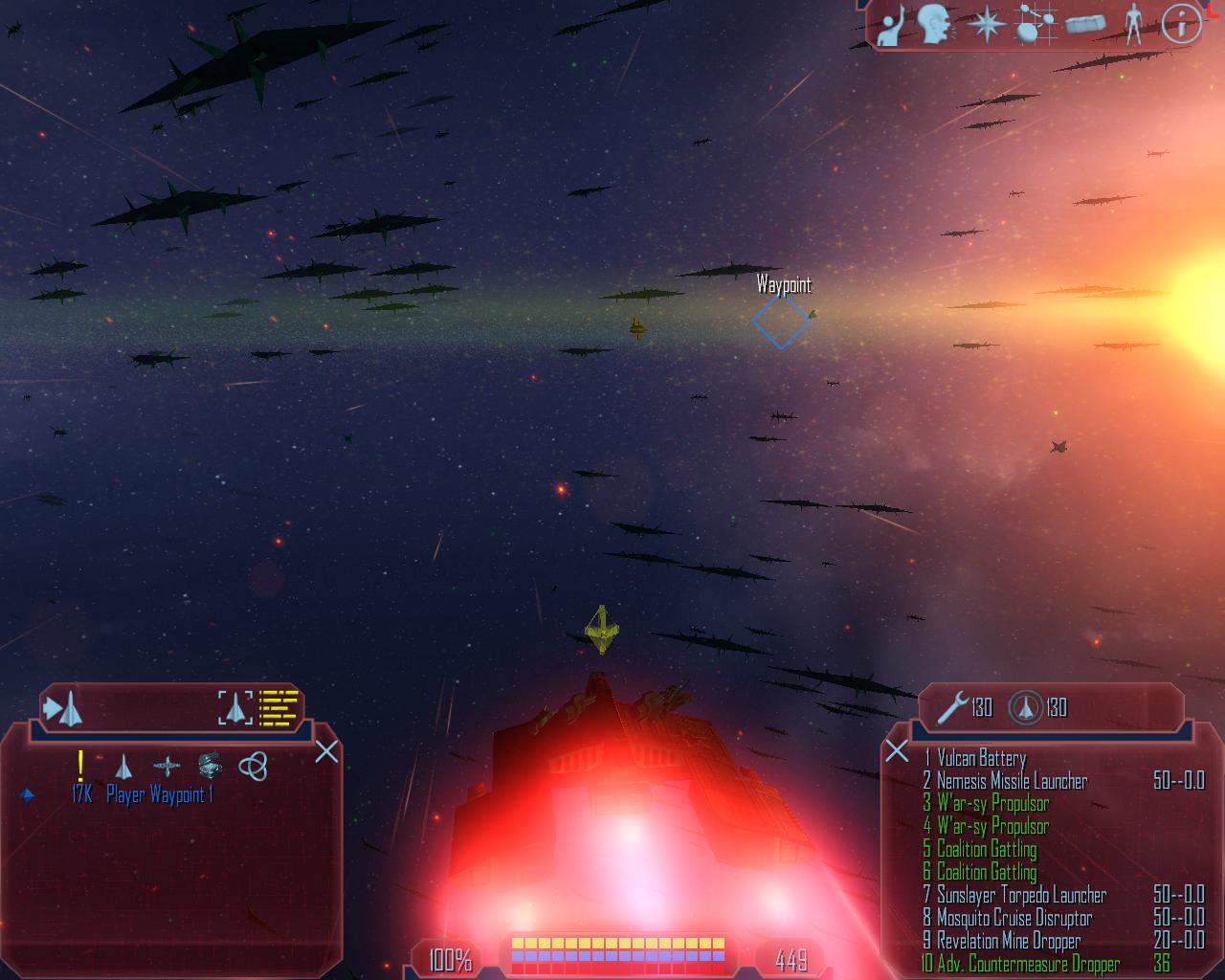Click the bracketed ship targeting icon
The width and height of the screenshot is (1225, 980).
coord(235,709)
